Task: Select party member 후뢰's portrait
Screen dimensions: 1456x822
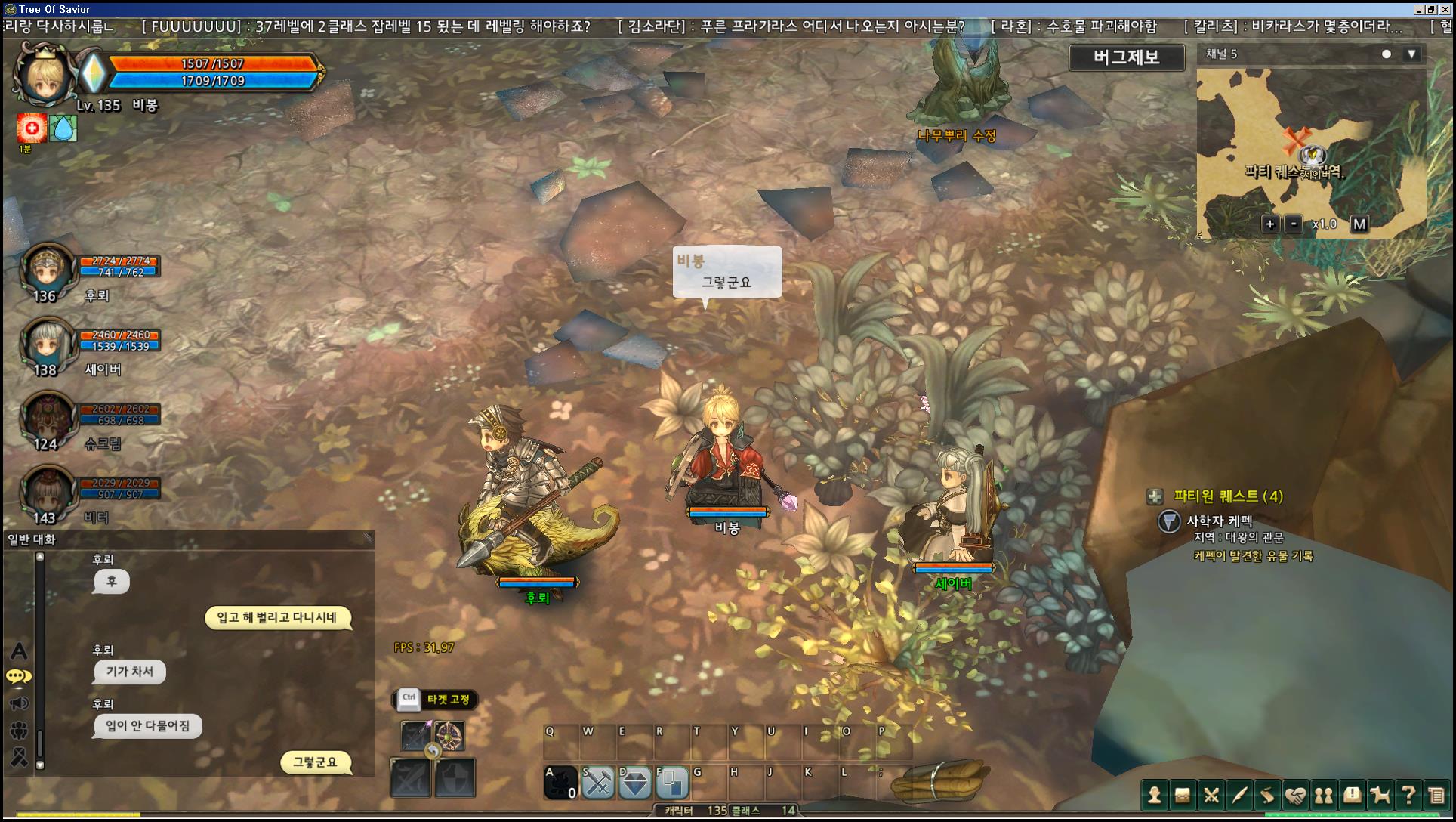Action: [x=48, y=268]
